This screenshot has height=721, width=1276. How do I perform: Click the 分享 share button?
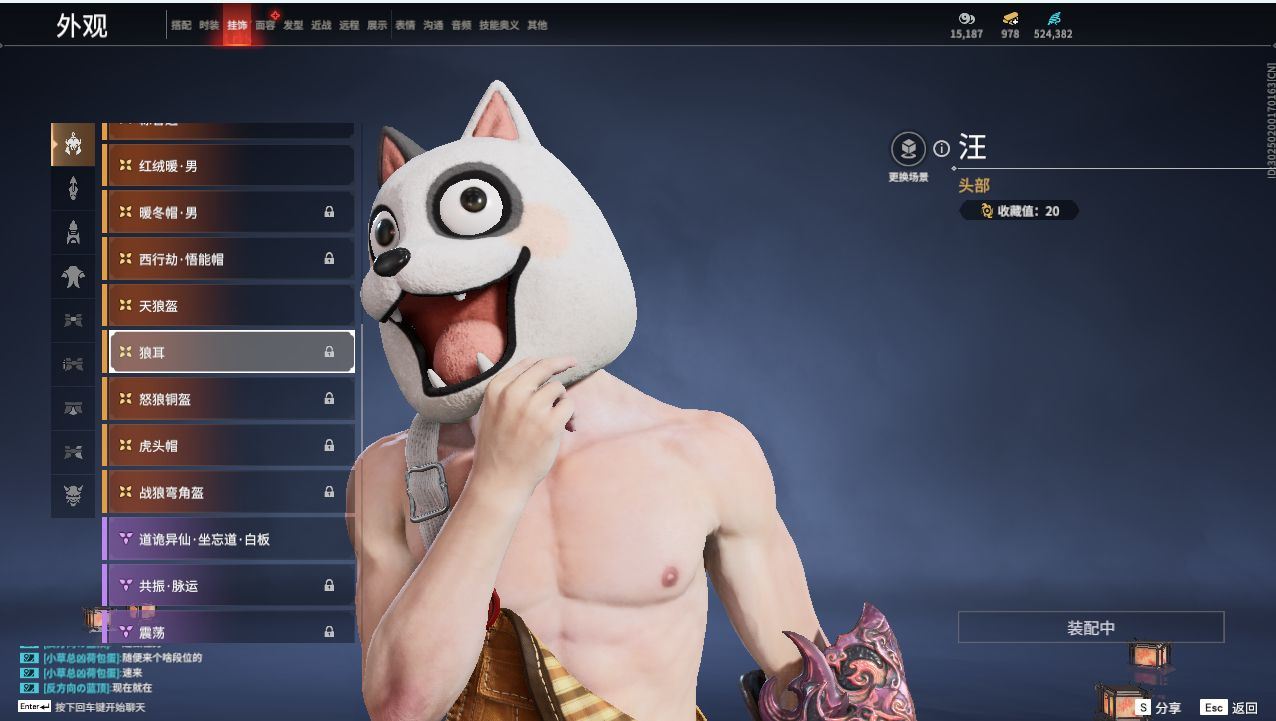(x=1158, y=707)
